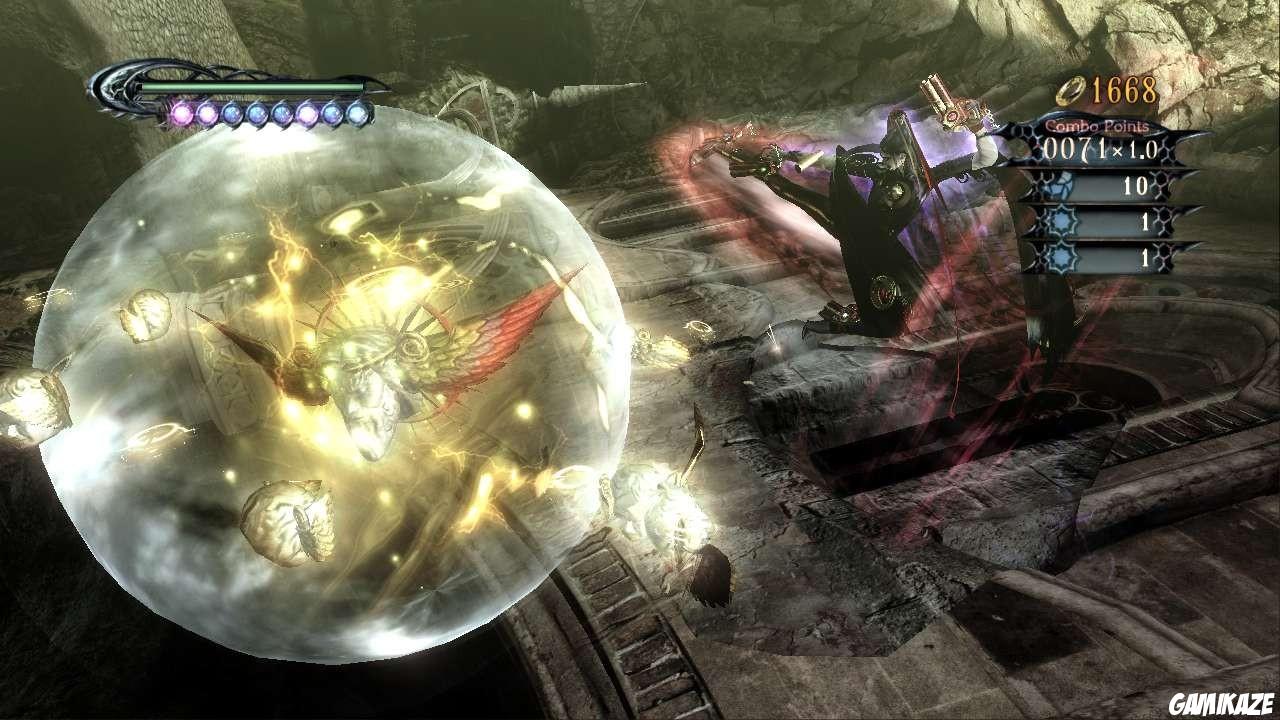This screenshot has width=1280, height=720.
Task: Click the GAMIKAZE watermark text
Action: [1222, 702]
